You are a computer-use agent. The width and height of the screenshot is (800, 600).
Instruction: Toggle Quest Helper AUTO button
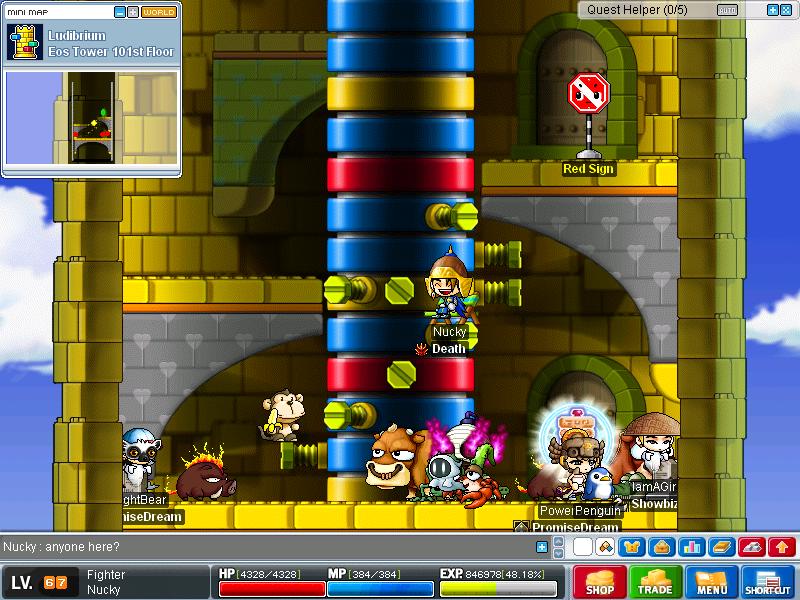(x=727, y=10)
